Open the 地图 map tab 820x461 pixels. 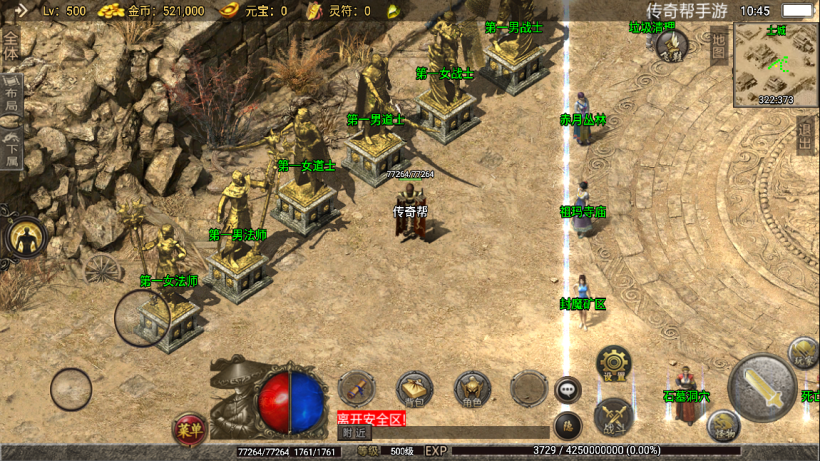pyautogui.click(x=718, y=48)
